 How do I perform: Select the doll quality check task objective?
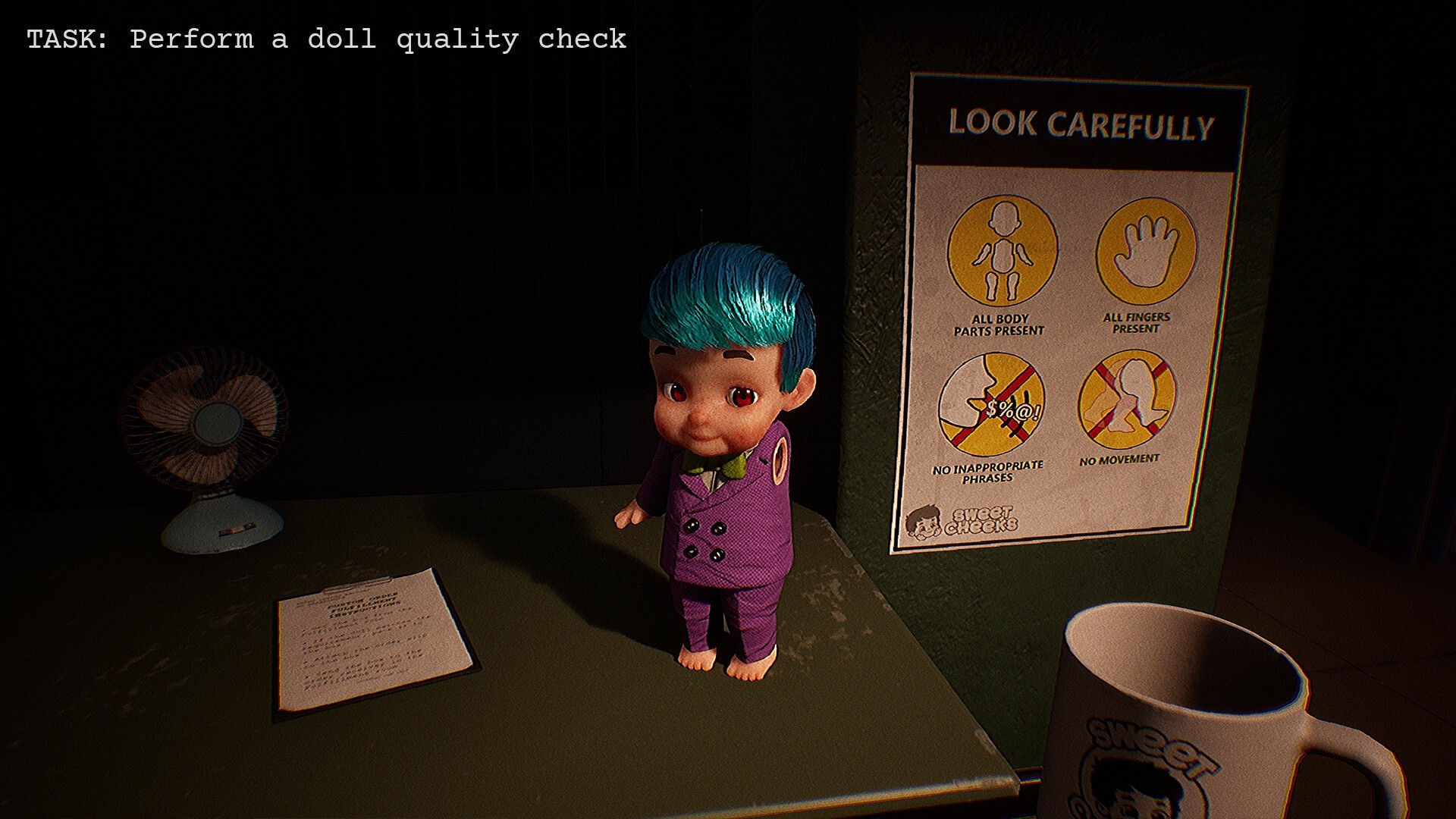[x=326, y=39]
